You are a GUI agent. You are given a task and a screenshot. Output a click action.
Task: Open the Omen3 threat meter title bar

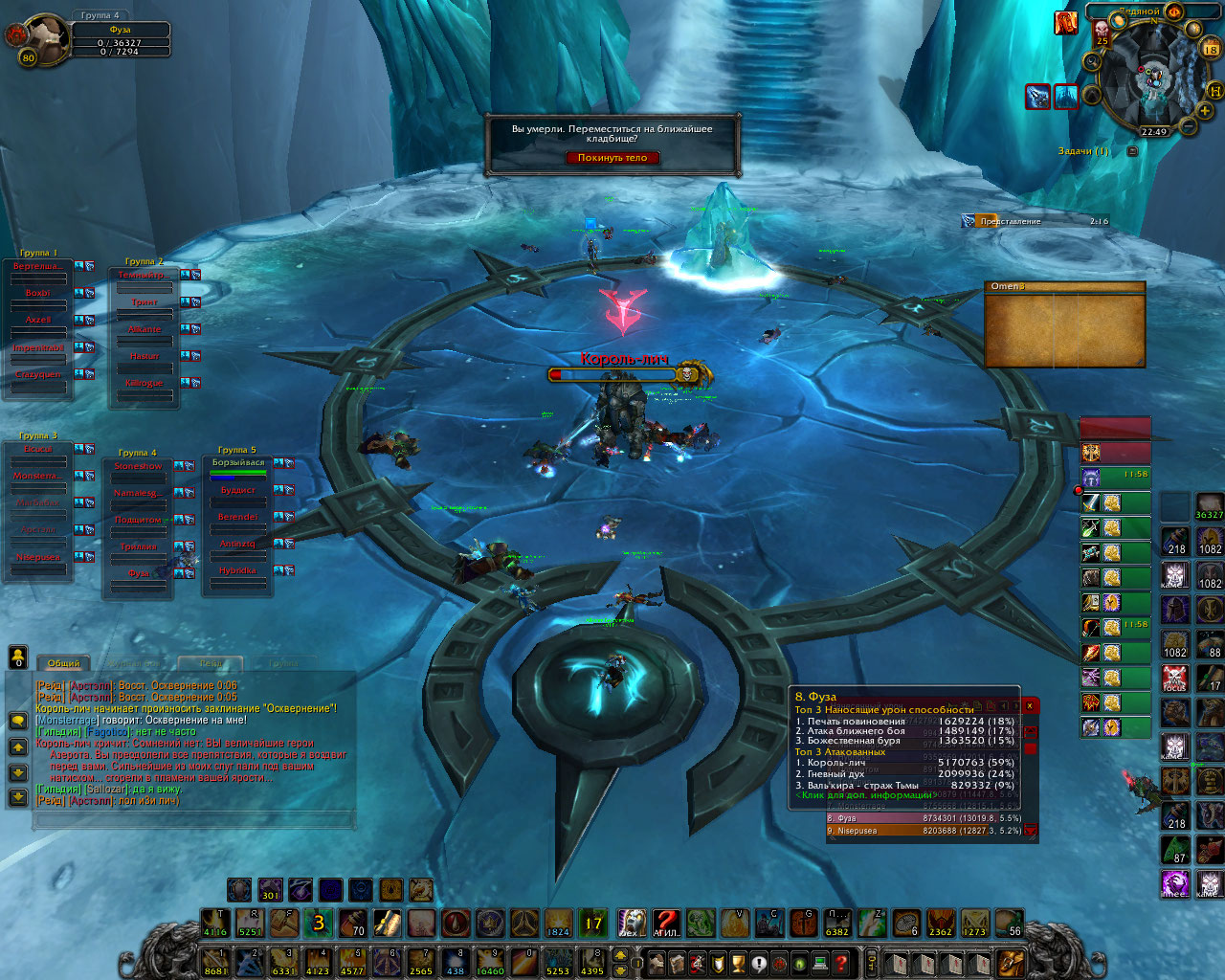(x=1064, y=286)
